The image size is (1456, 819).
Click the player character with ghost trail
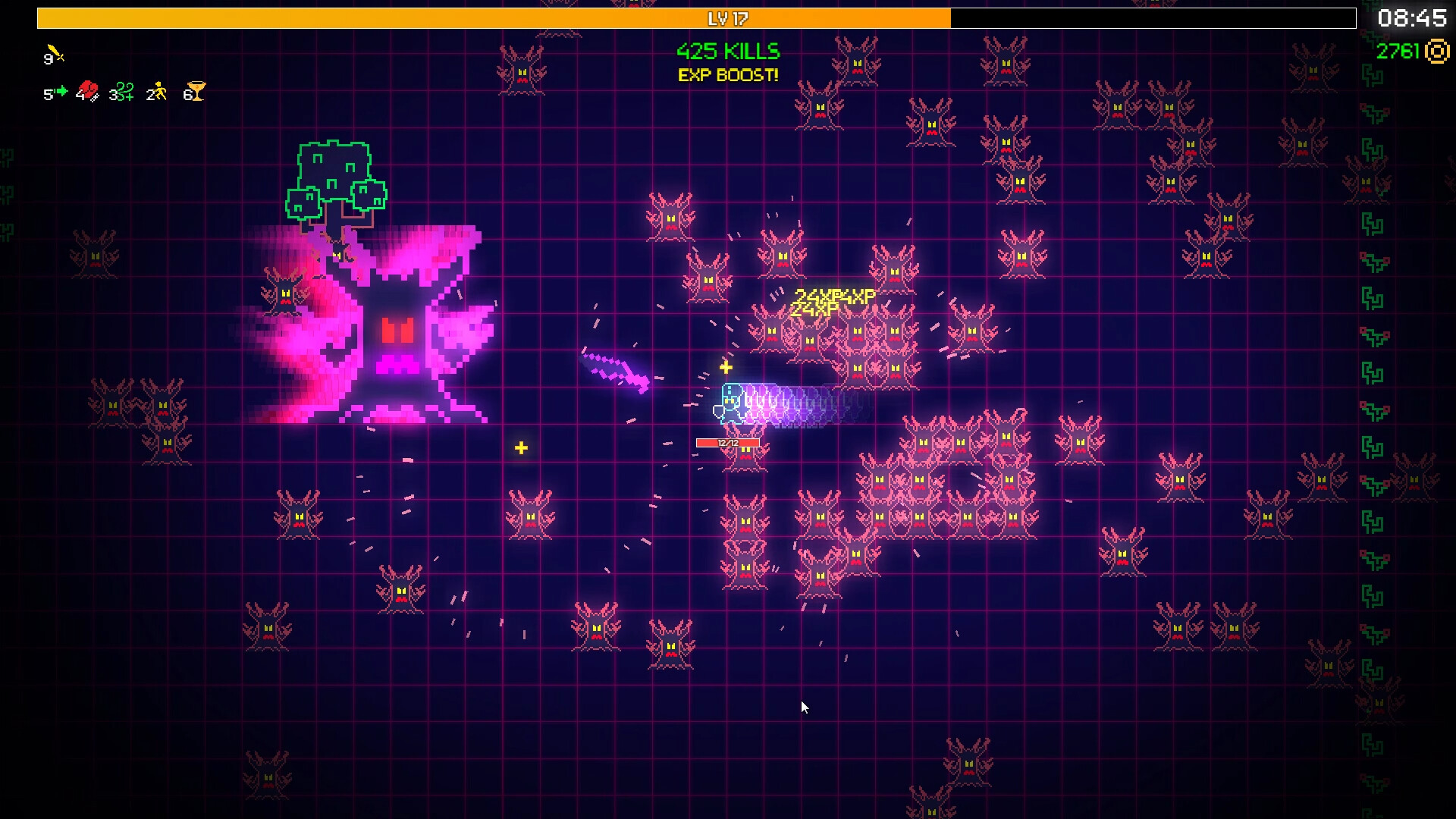(x=730, y=404)
